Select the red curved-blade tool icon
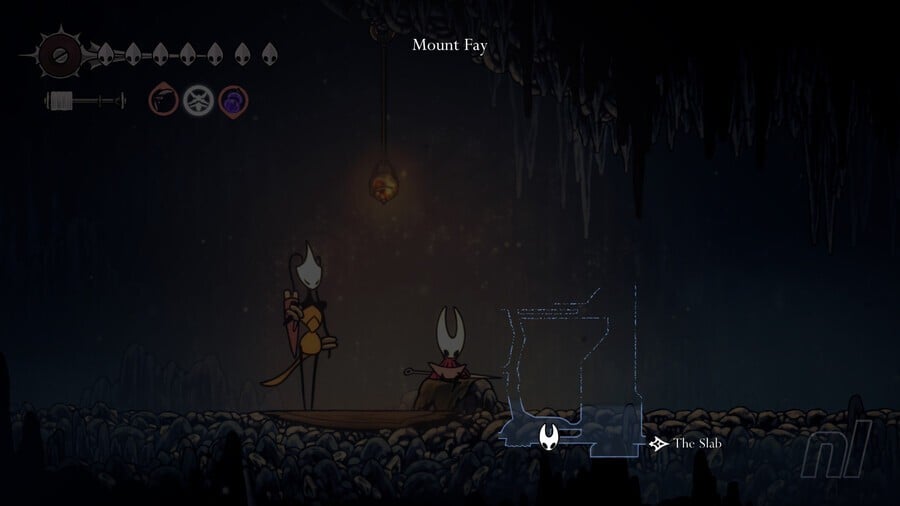 click(x=164, y=100)
